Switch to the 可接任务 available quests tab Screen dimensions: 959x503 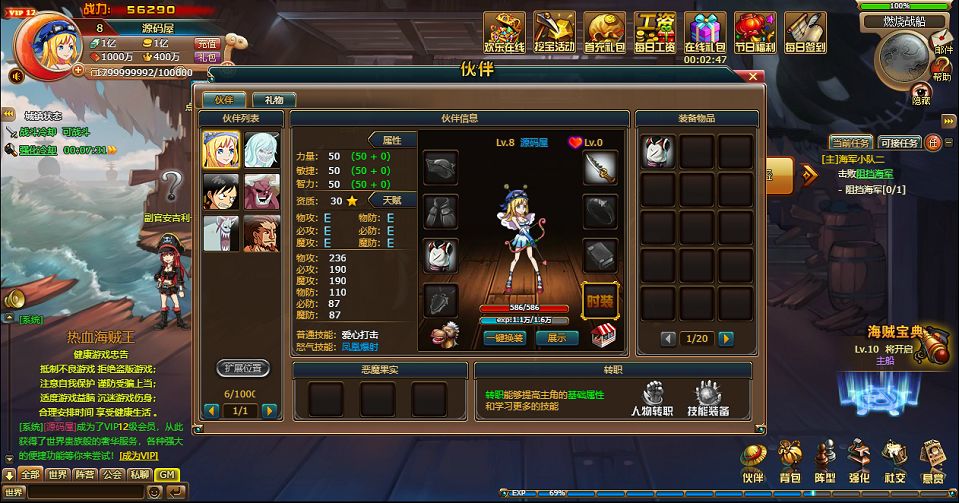[899, 143]
